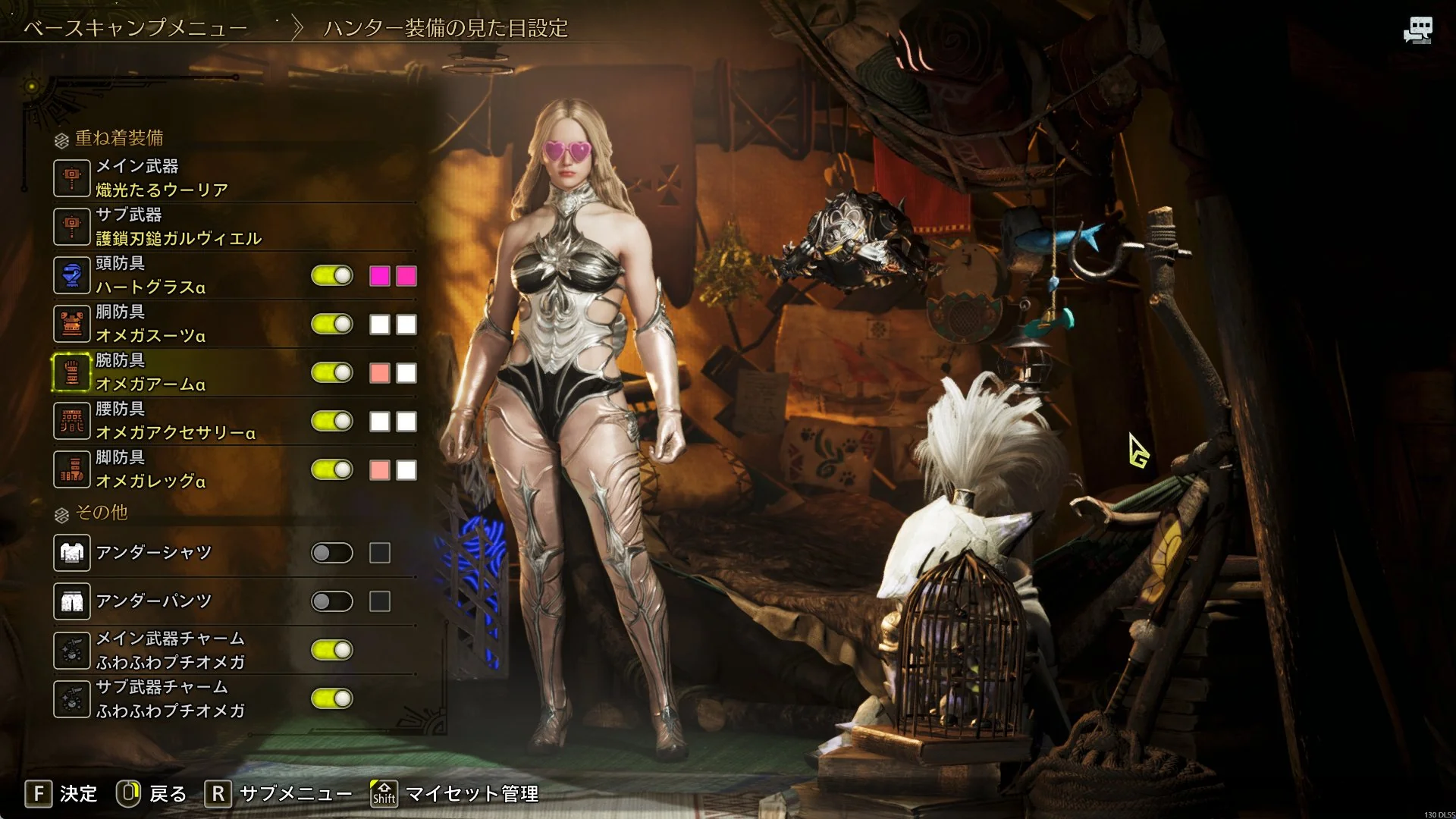
Task: Enable the アンダーシャツ undershirt toggle
Action: pyautogui.click(x=332, y=553)
